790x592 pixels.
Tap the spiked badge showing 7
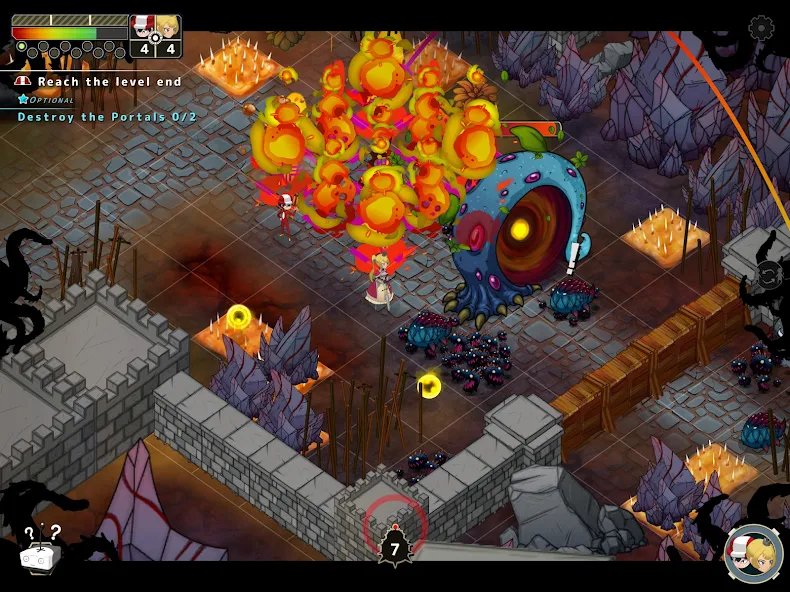[x=395, y=547]
